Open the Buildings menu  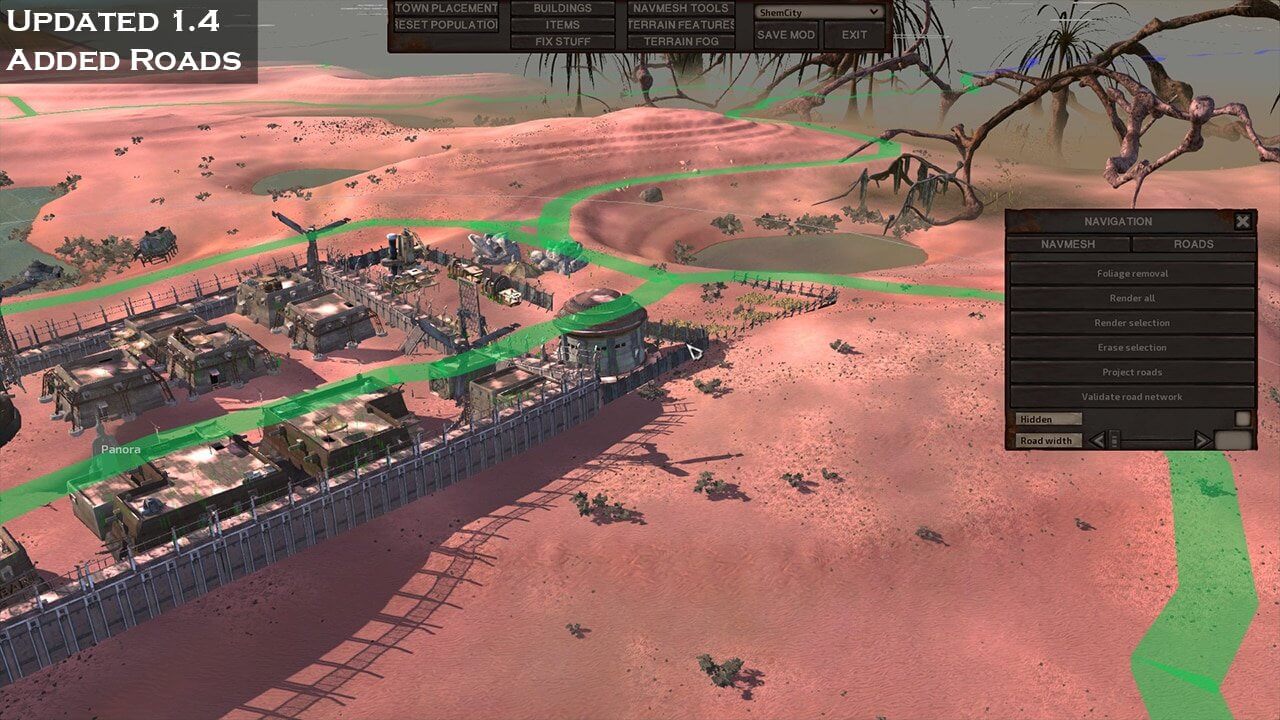[562, 9]
